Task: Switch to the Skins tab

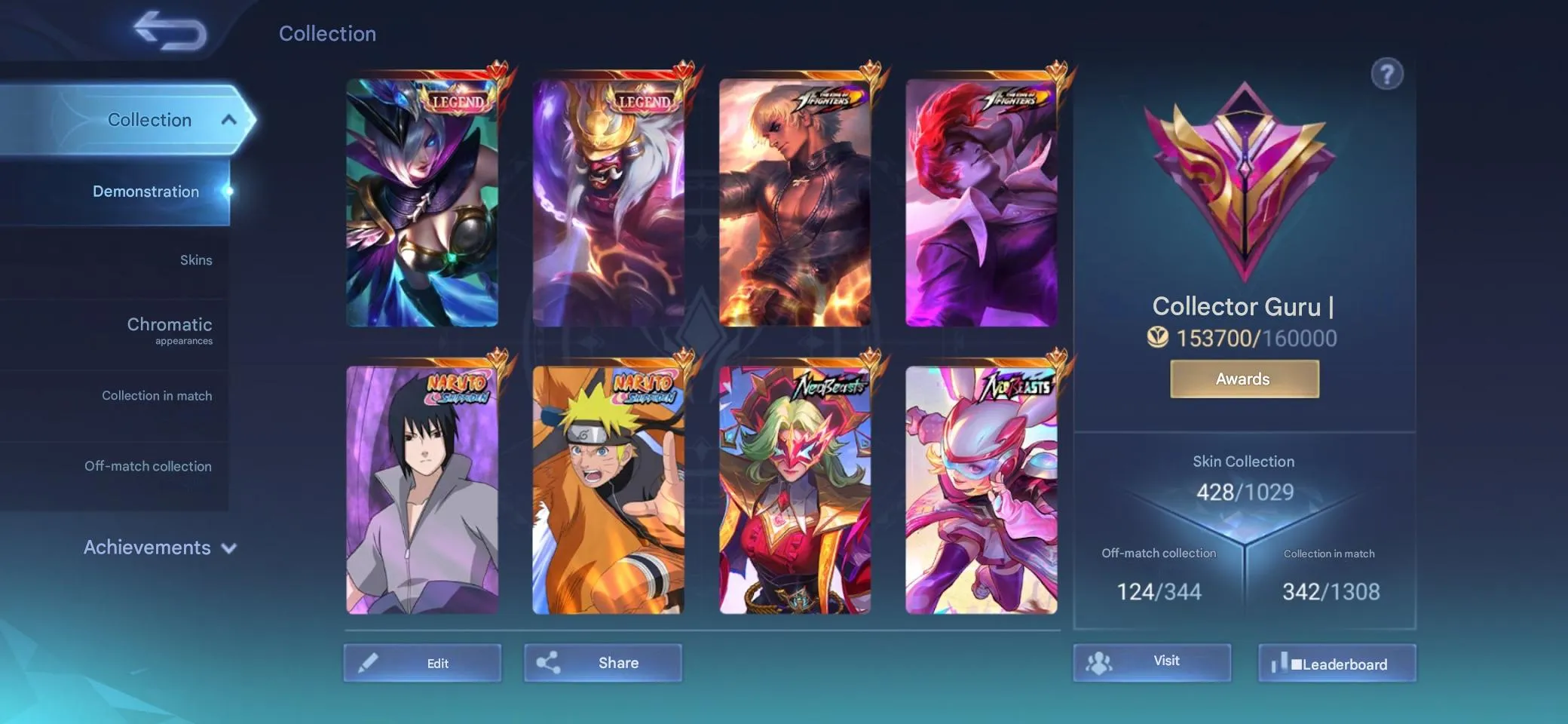Action: coord(198,259)
